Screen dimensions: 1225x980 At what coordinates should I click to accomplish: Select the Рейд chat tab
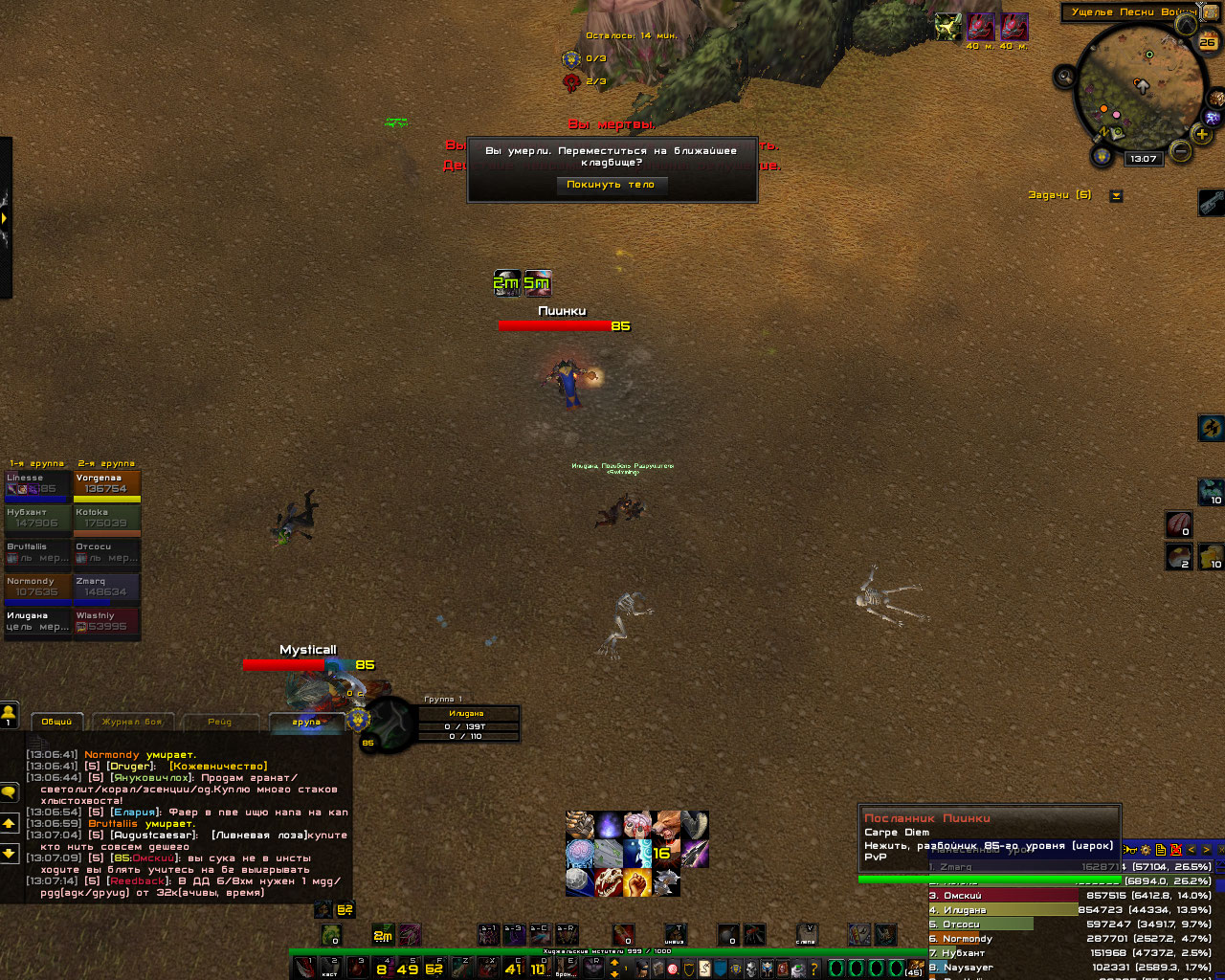[x=219, y=722]
